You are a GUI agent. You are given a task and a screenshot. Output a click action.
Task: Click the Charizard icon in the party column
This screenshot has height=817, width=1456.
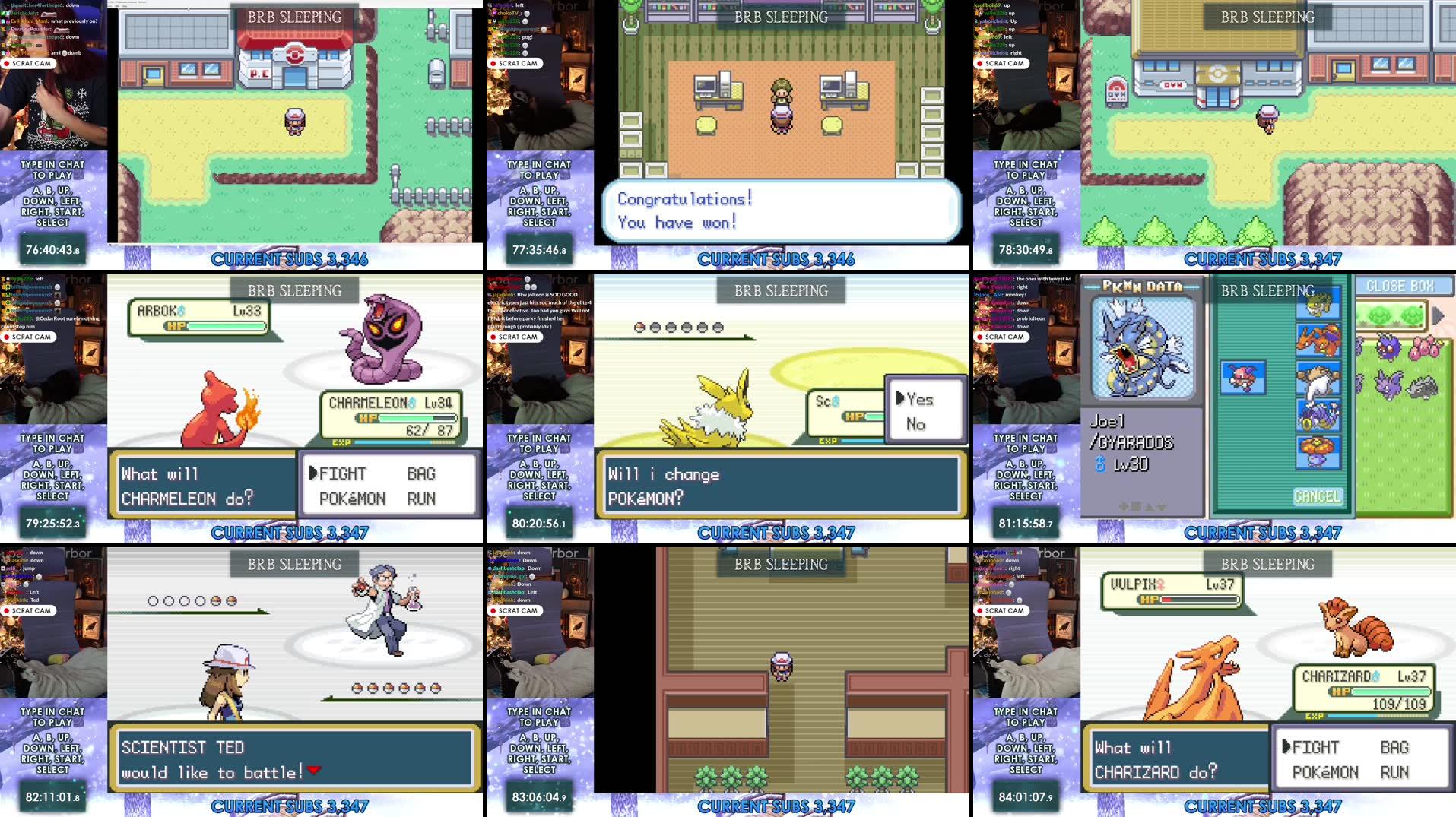pyautogui.click(x=1319, y=342)
